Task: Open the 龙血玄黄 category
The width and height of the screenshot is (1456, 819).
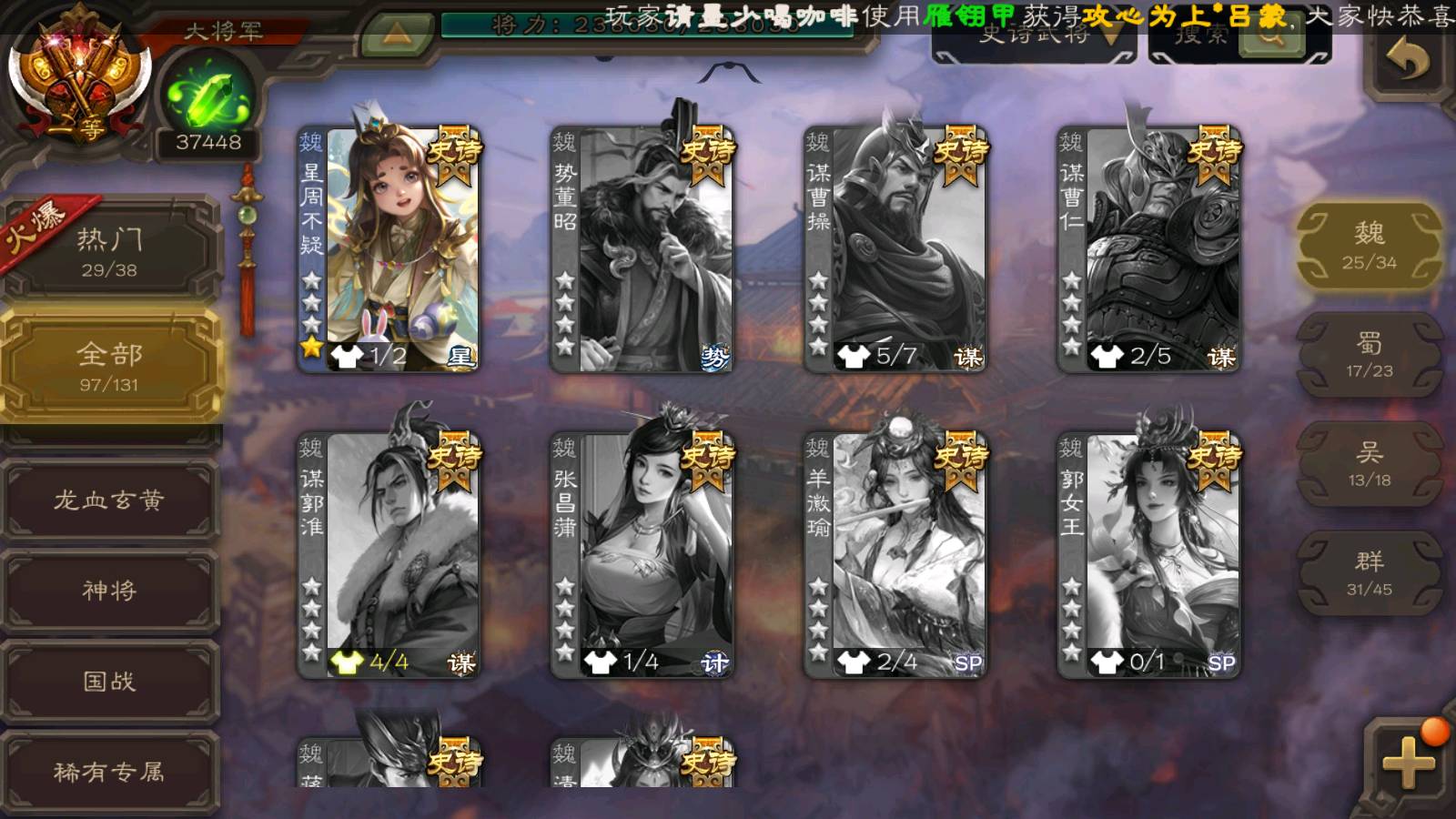Action: [109, 500]
